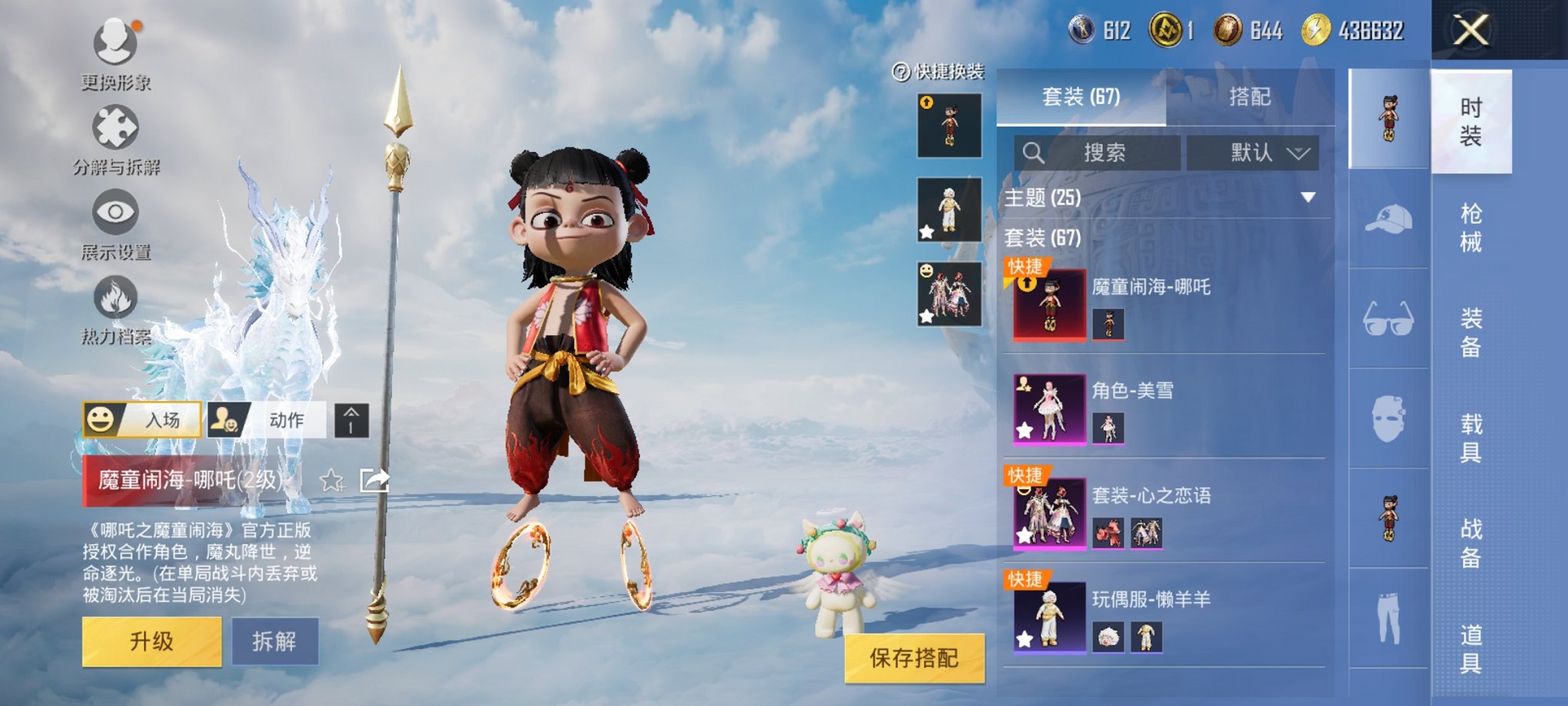Favorite the outfit with the star icon

pos(332,481)
